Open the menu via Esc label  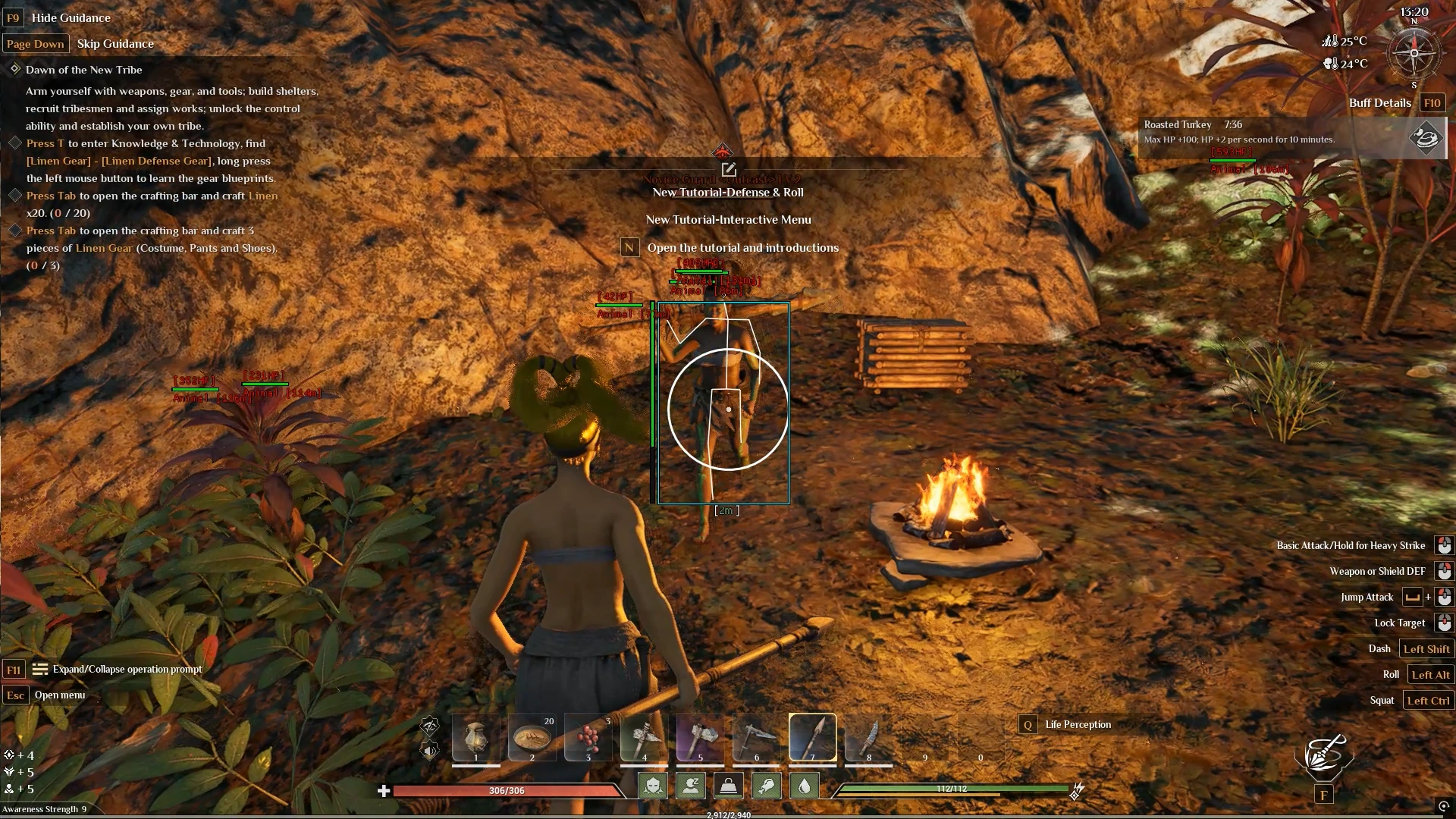tap(15, 695)
